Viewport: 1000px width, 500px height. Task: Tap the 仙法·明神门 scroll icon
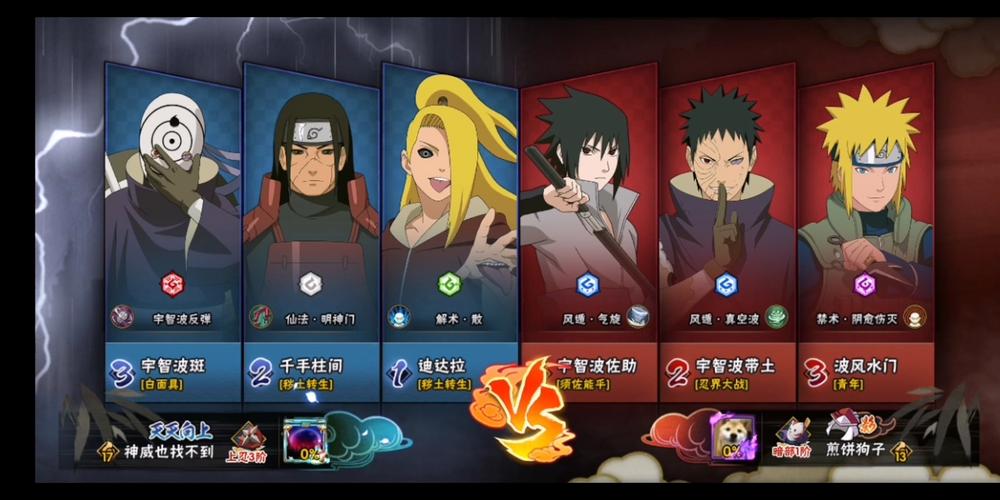(261, 317)
